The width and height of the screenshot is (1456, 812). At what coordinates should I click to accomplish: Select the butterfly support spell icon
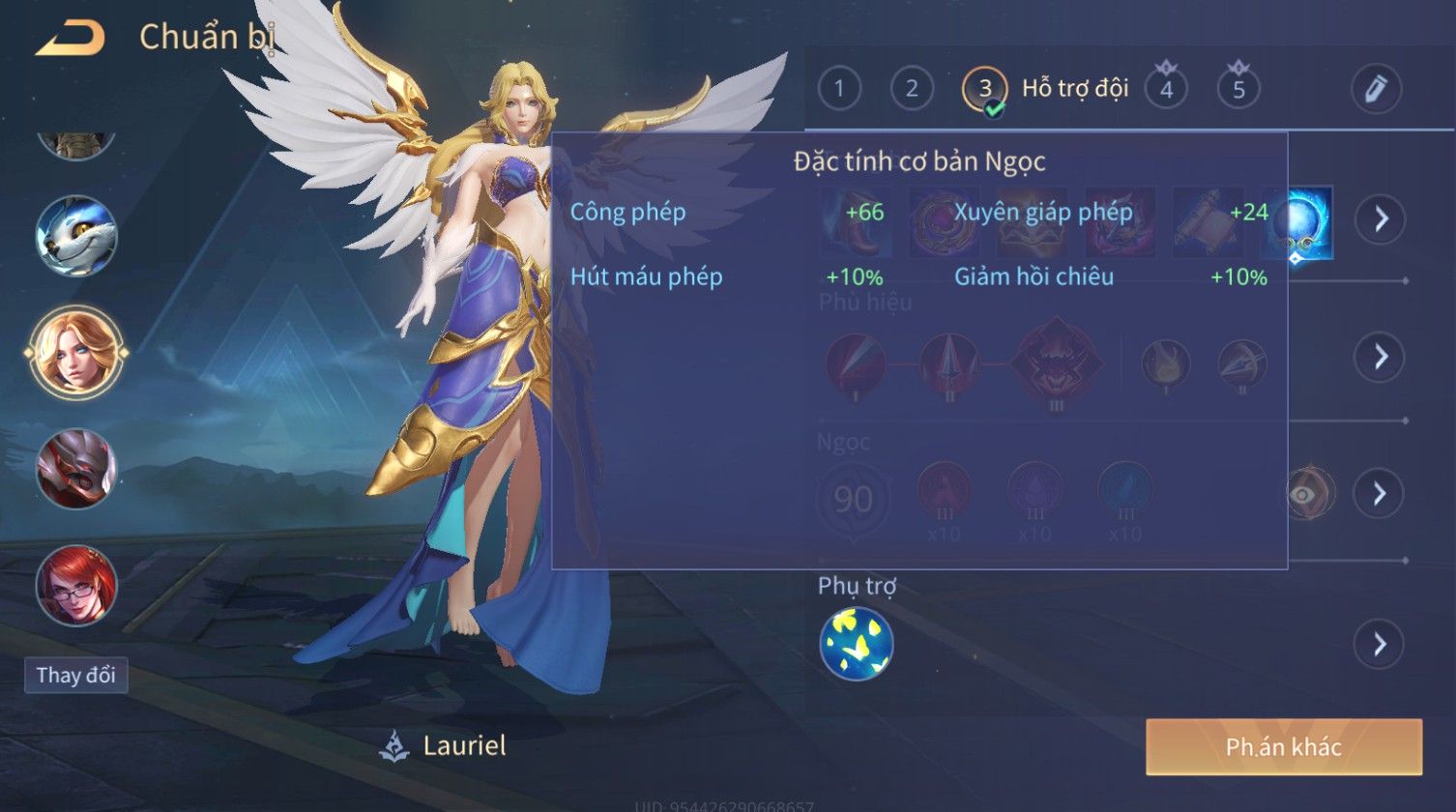pyautogui.click(x=857, y=644)
